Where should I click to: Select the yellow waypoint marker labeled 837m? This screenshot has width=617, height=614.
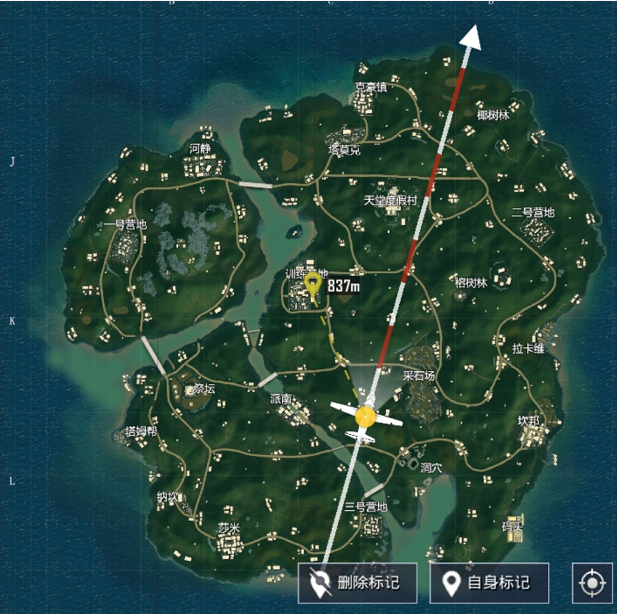[314, 287]
